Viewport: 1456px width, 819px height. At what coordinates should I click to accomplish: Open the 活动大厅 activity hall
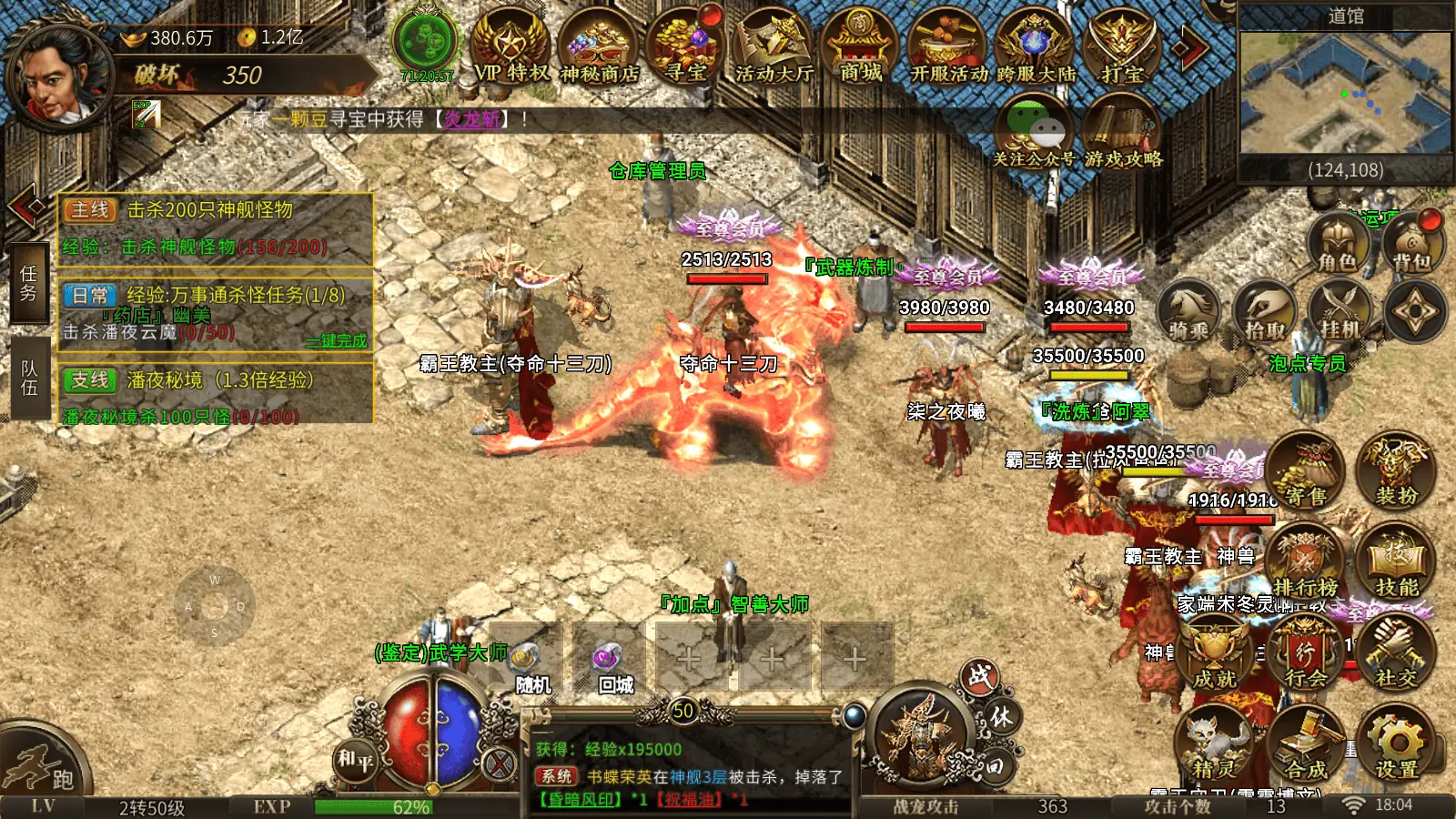[x=773, y=48]
